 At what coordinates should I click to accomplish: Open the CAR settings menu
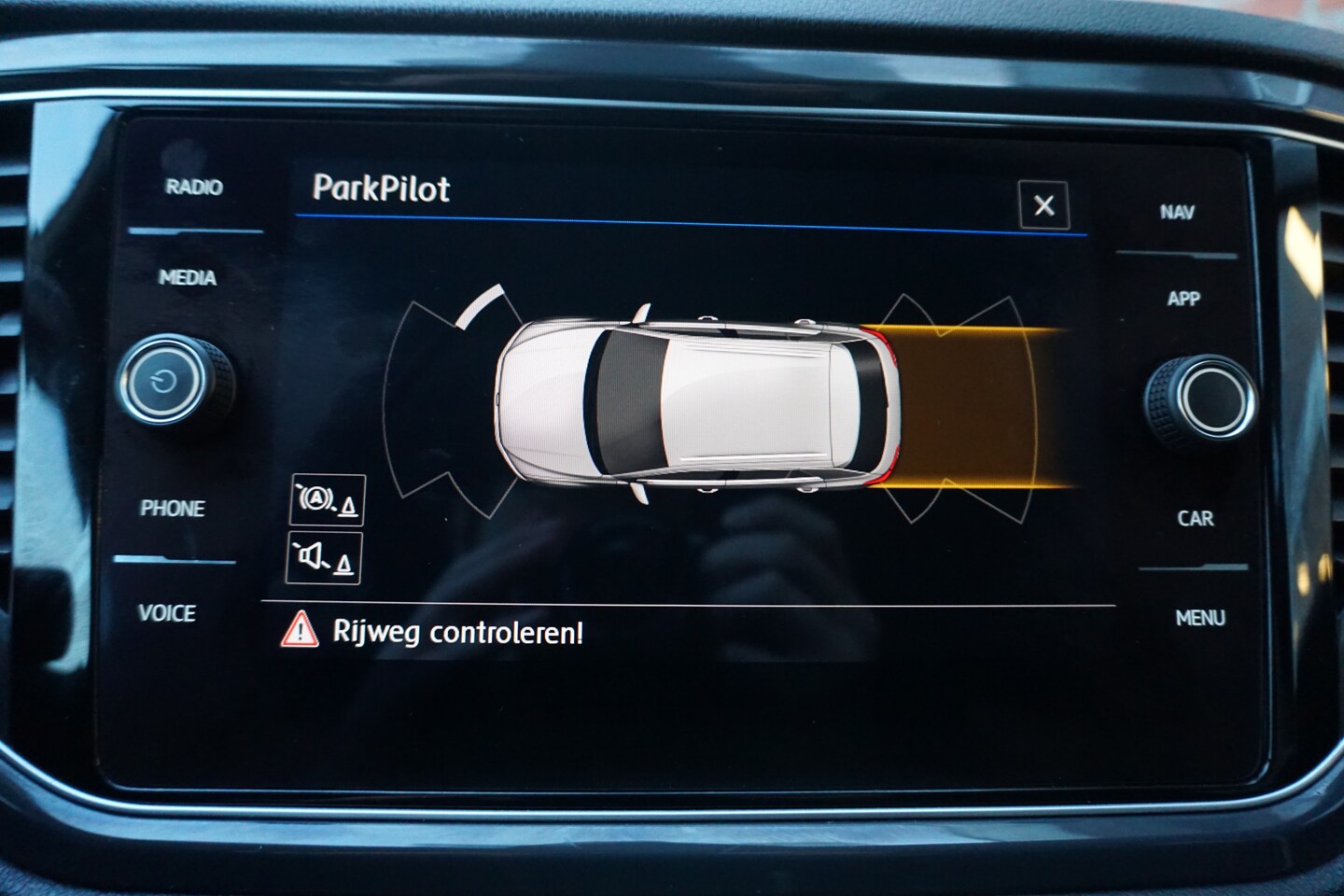pyautogui.click(x=1195, y=518)
